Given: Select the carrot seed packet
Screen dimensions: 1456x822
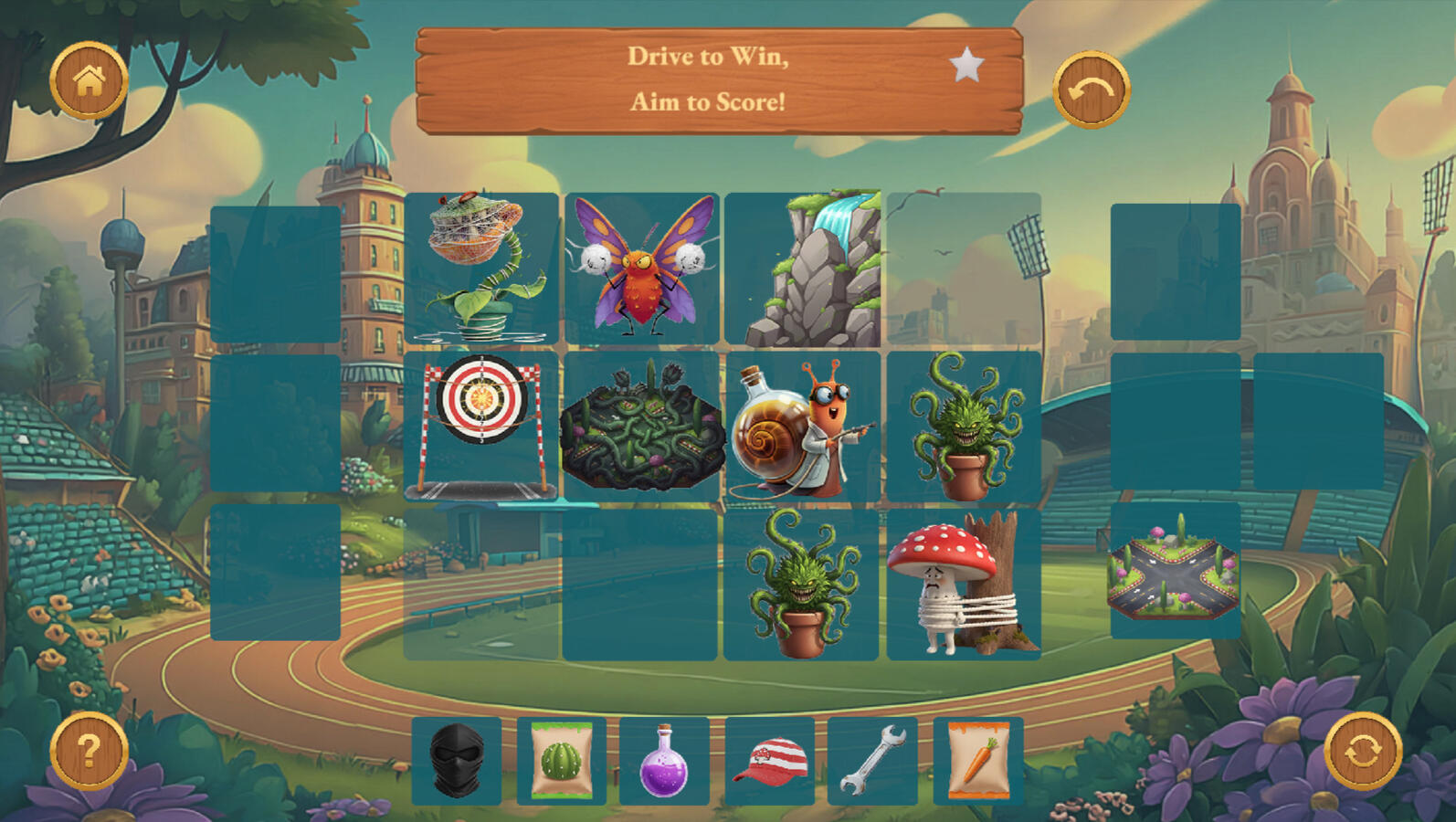Looking at the screenshot, I should (x=978, y=761).
